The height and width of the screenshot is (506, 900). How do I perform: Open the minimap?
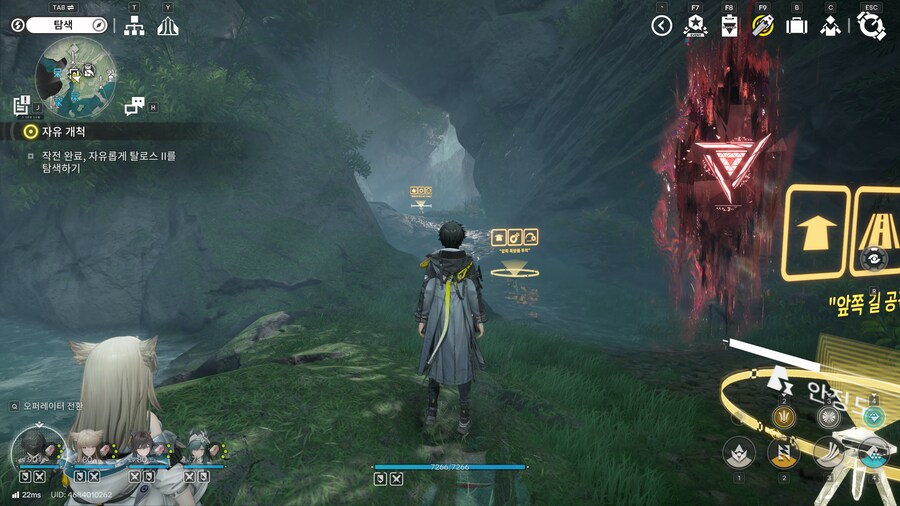tap(76, 74)
